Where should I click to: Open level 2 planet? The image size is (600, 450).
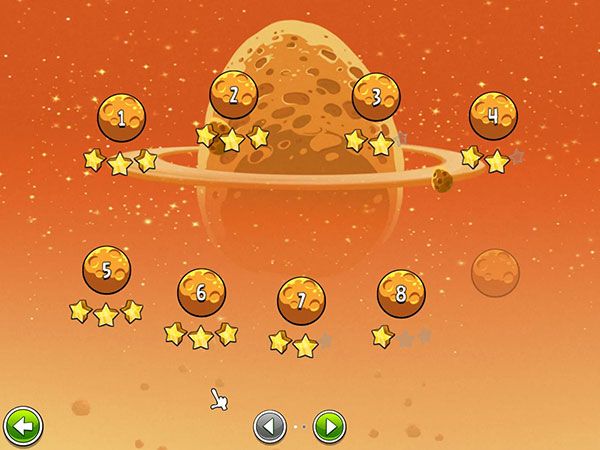pos(233,96)
